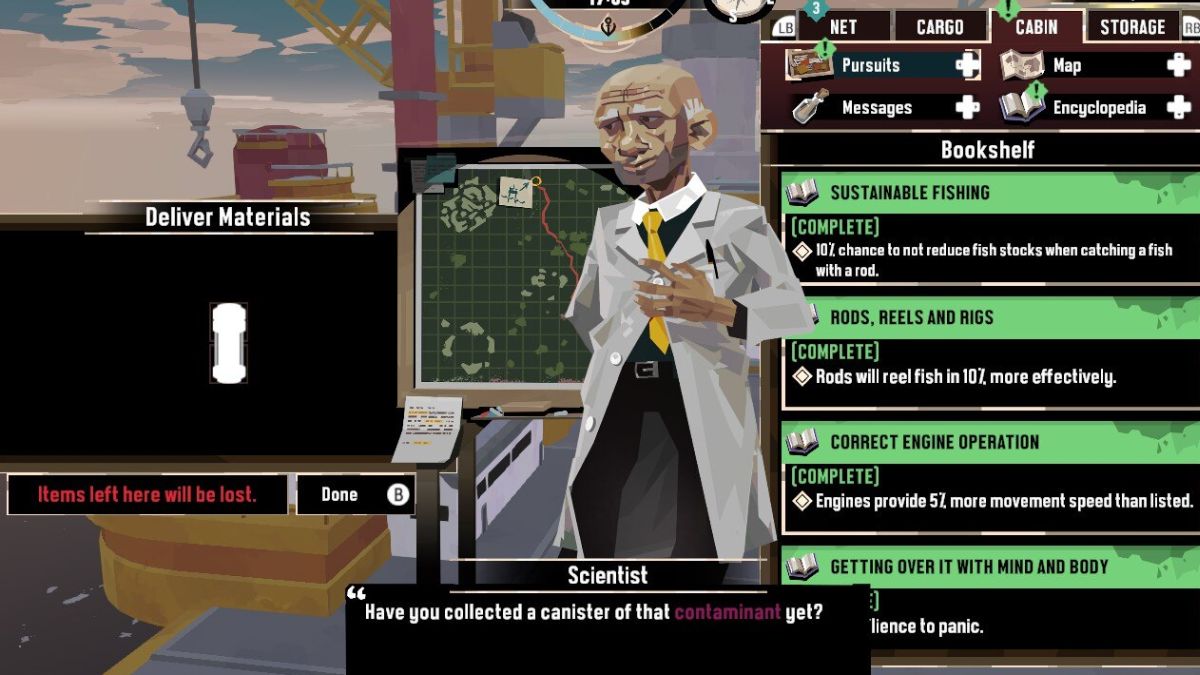The width and height of the screenshot is (1200, 675).
Task: Select the Cabin tab
Action: click(x=1036, y=27)
